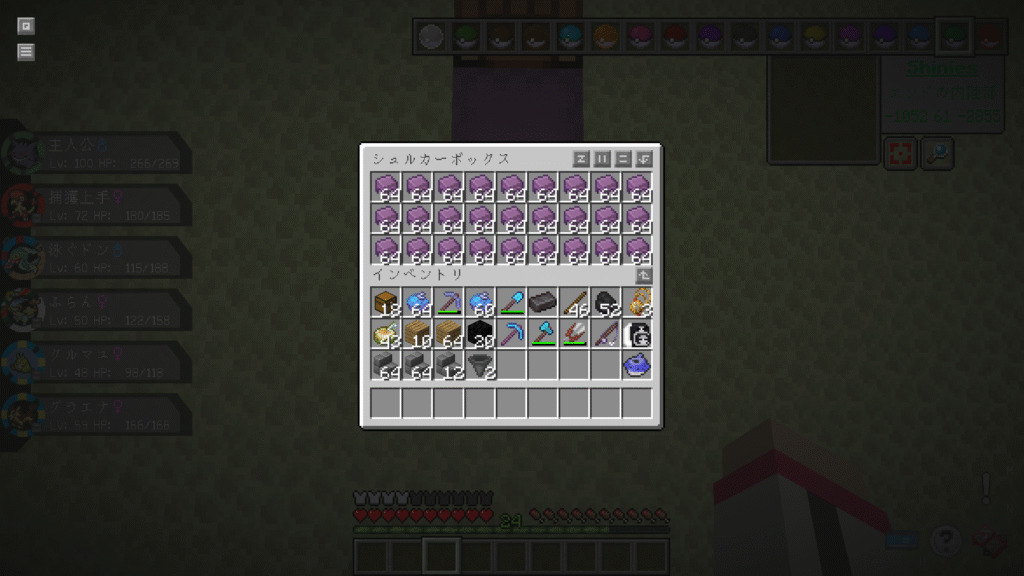Select the chest stack of 18
Image resolution: width=1024 pixels, height=576 pixels.
386,303
